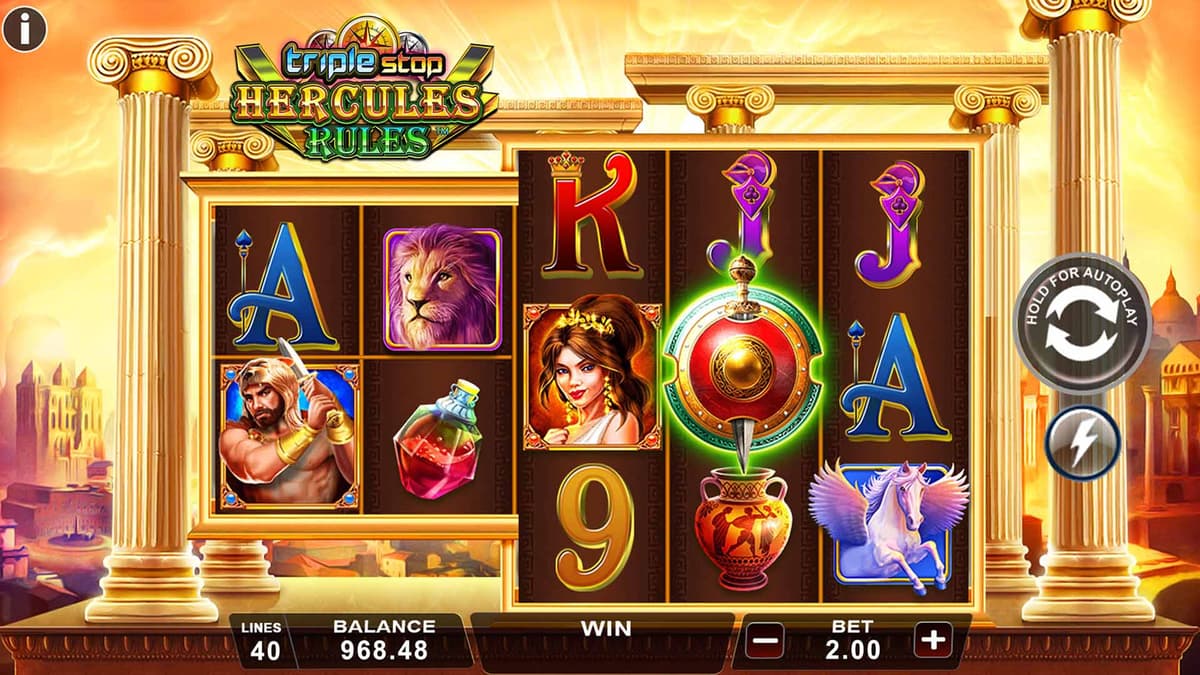Spin the reels with the autoplay button
The height and width of the screenshot is (675, 1200).
(1082, 323)
